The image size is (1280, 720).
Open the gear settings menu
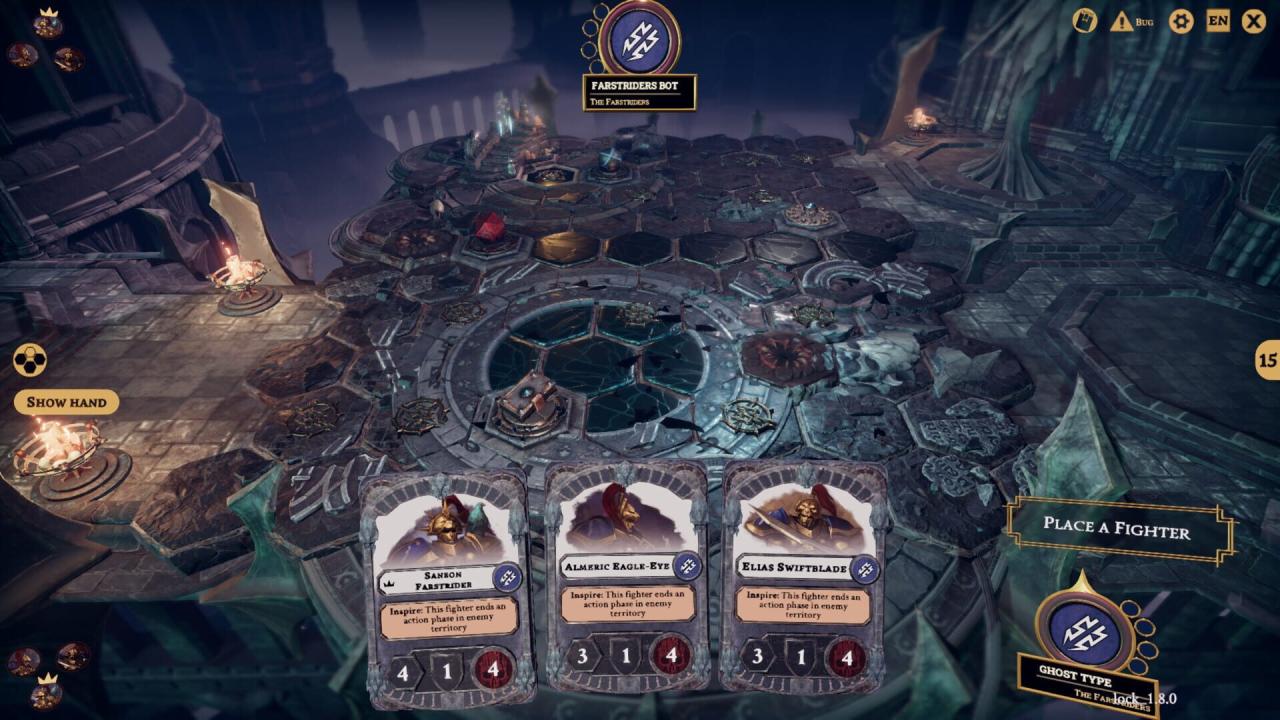(x=1181, y=21)
